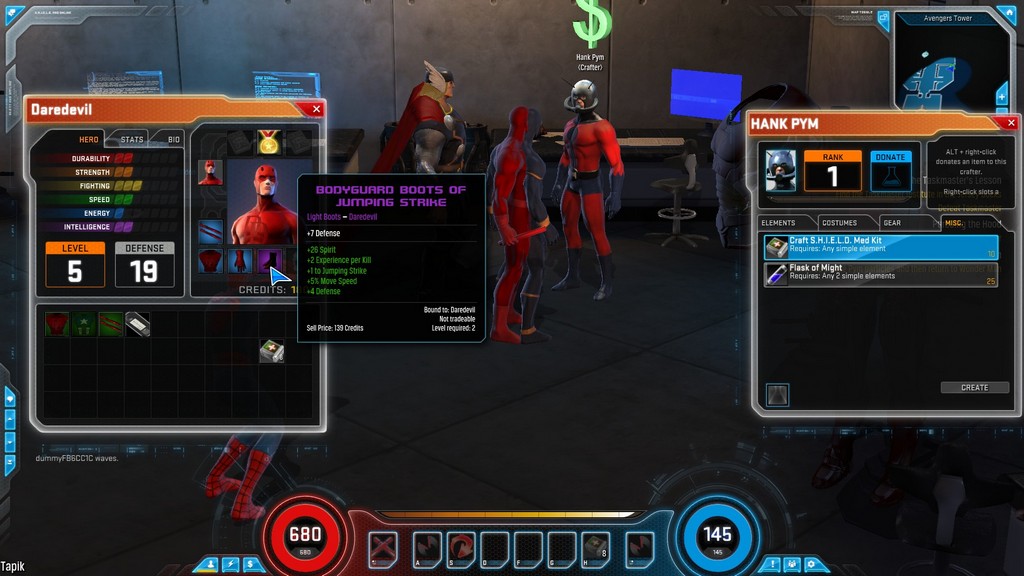Image resolution: width=1024 pixels, height=576 pixels.
Task: Click the Bodyguard Boots equipment slot
Action: pos(270,262)
